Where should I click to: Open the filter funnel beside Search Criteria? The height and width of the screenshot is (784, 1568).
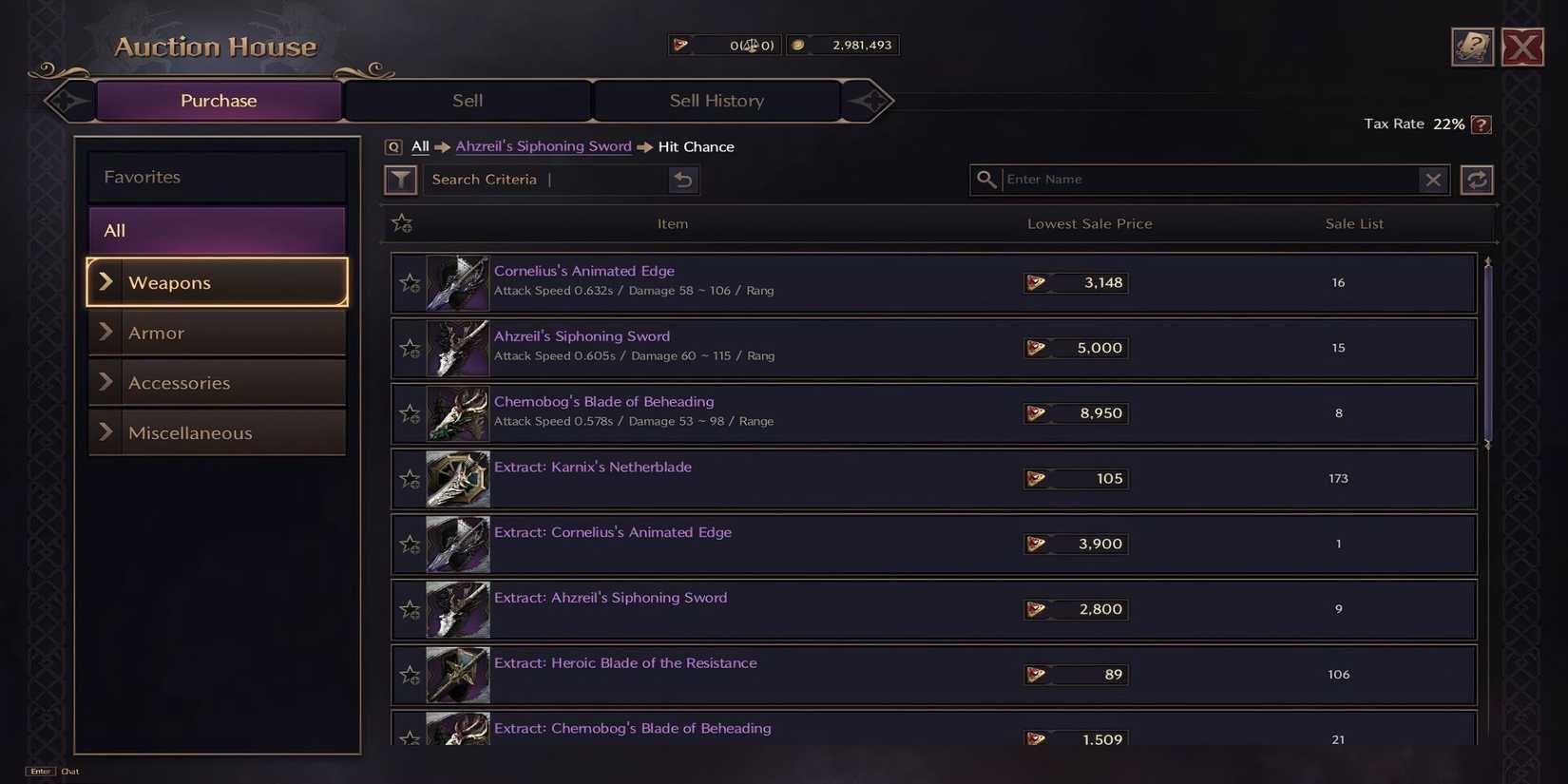(x=400, y=179)
